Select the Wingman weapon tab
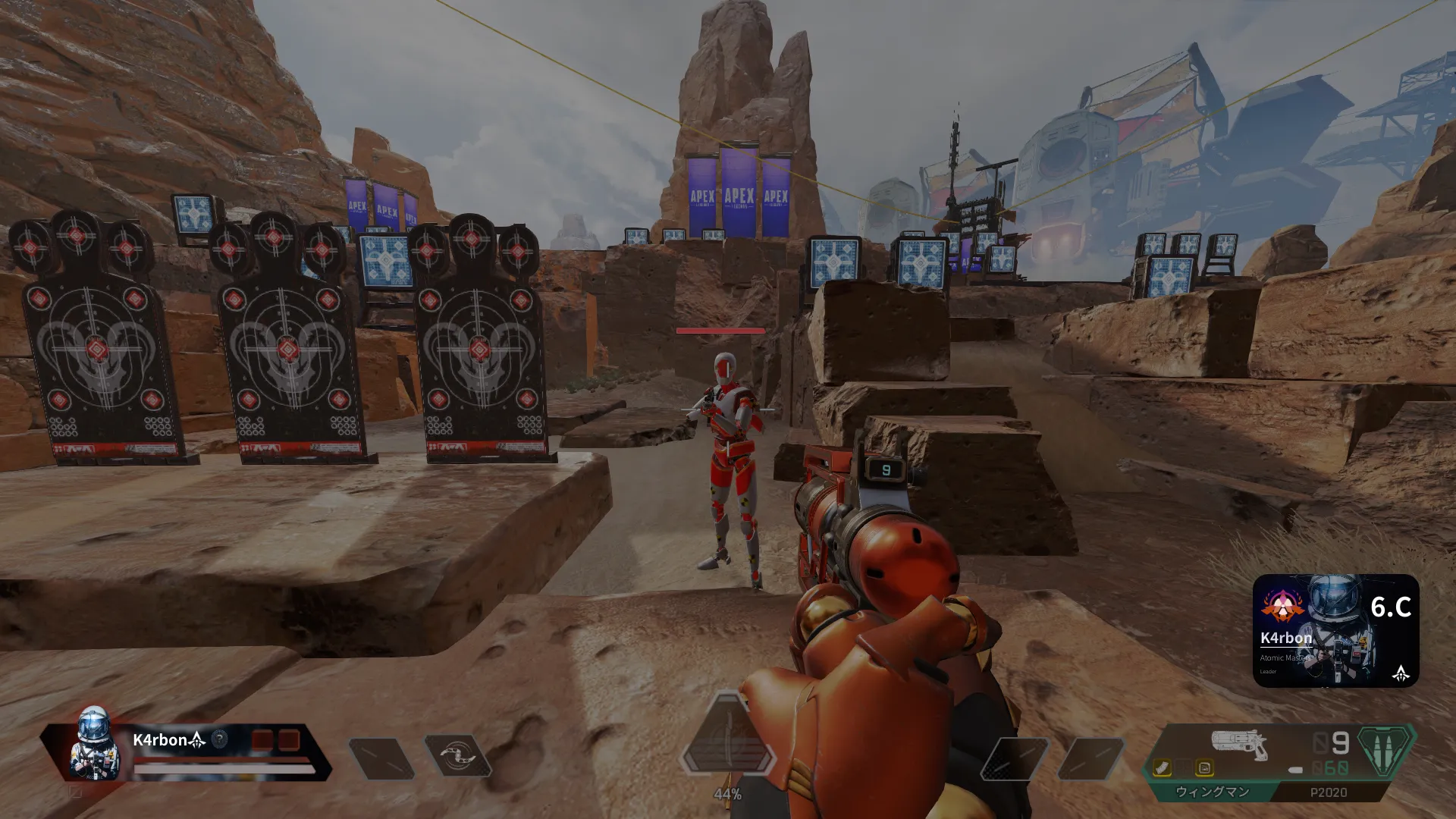Screen dimensions: 1456x819 click(1211, 792)
